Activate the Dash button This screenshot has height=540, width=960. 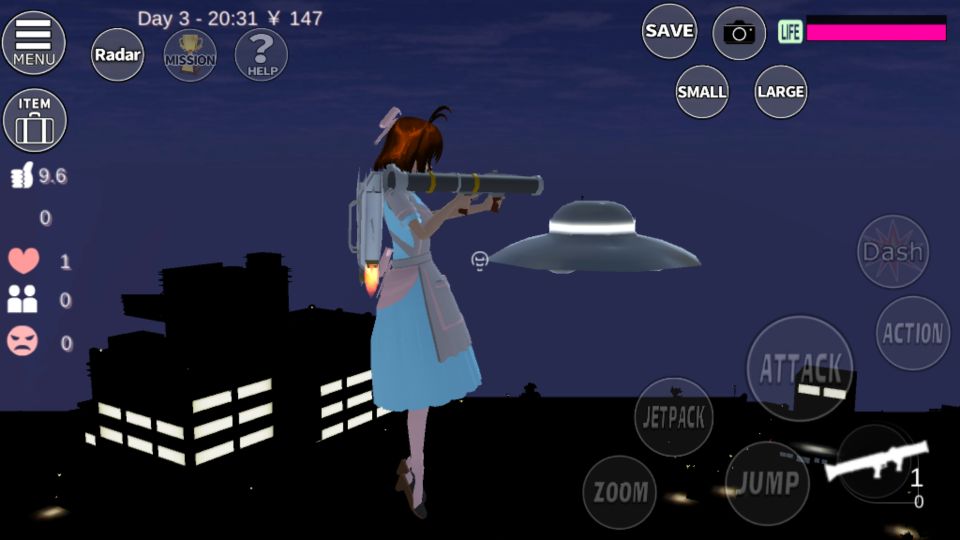click(892, 252)
